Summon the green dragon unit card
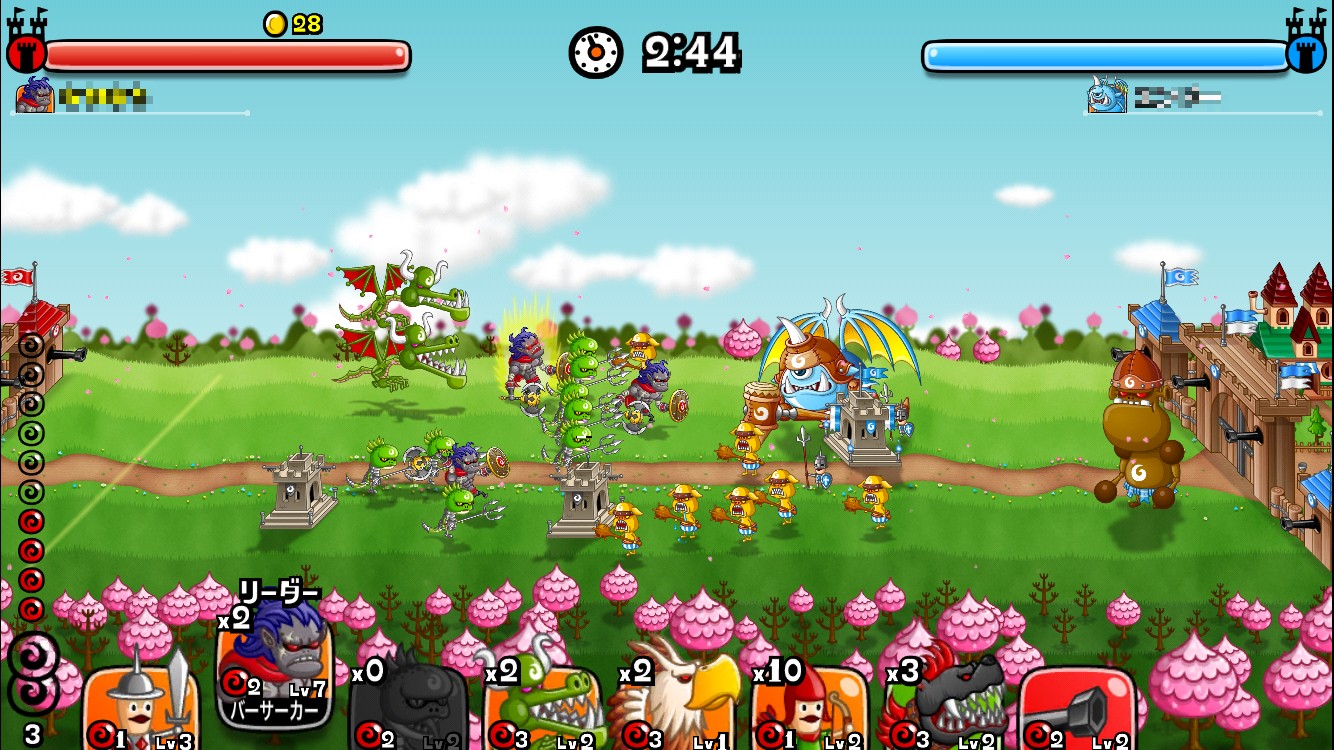Image resolution: width=1334 pixels, height=750 pixels. click(541, 705)
